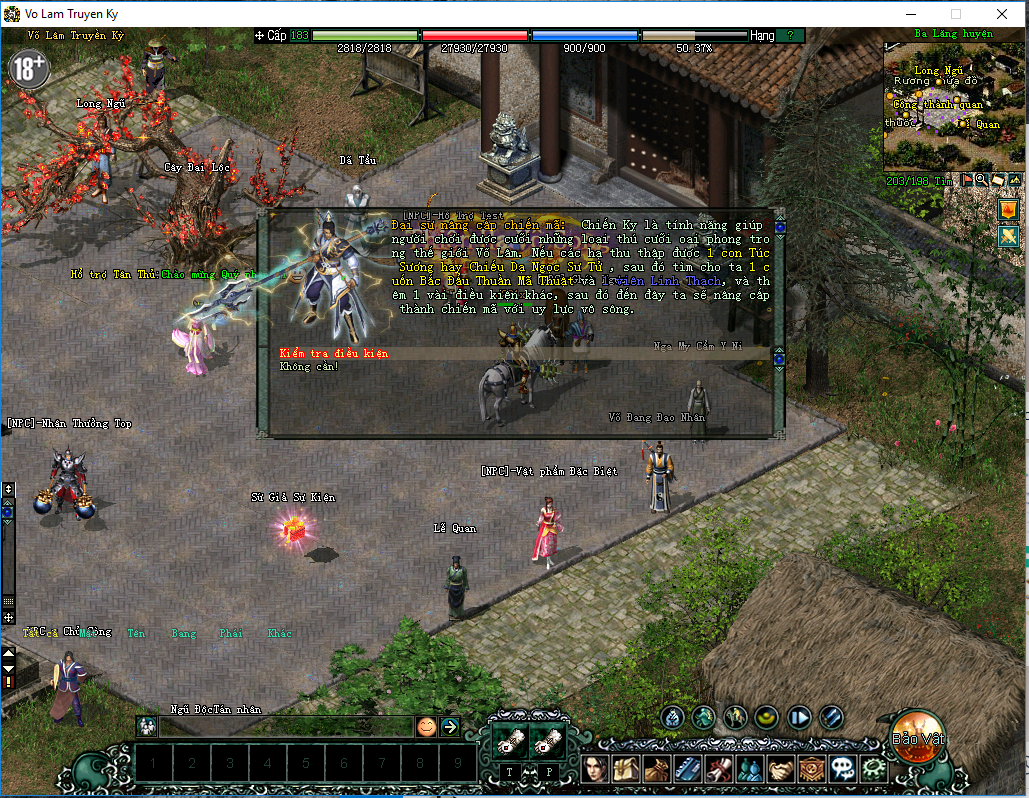Open the character portrait menu
1029x798 pixels.
(596, 769)
